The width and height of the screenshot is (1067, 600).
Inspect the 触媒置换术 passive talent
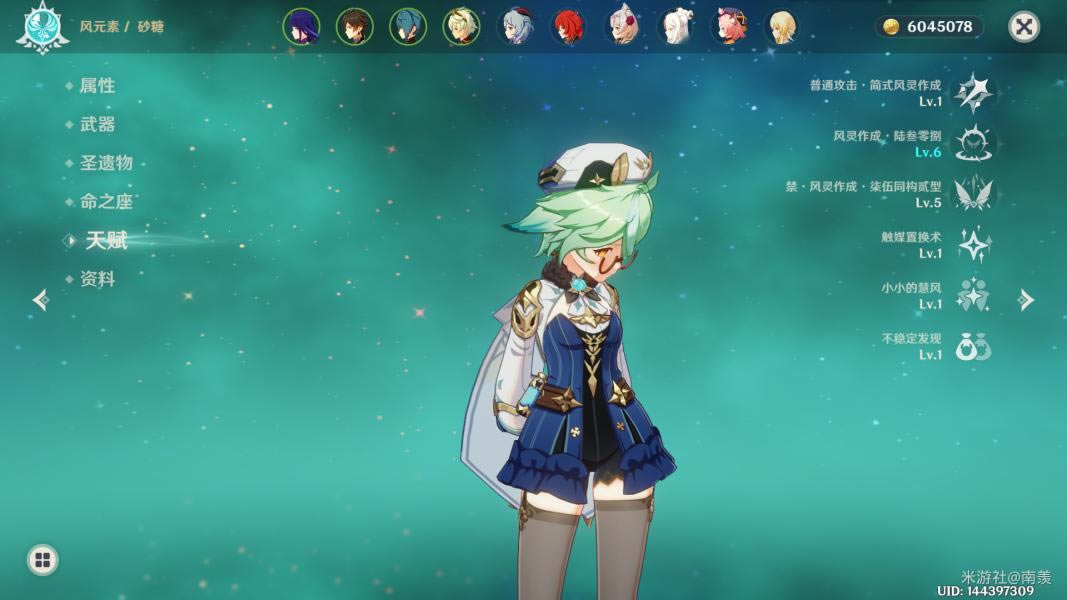coord(972,245)
